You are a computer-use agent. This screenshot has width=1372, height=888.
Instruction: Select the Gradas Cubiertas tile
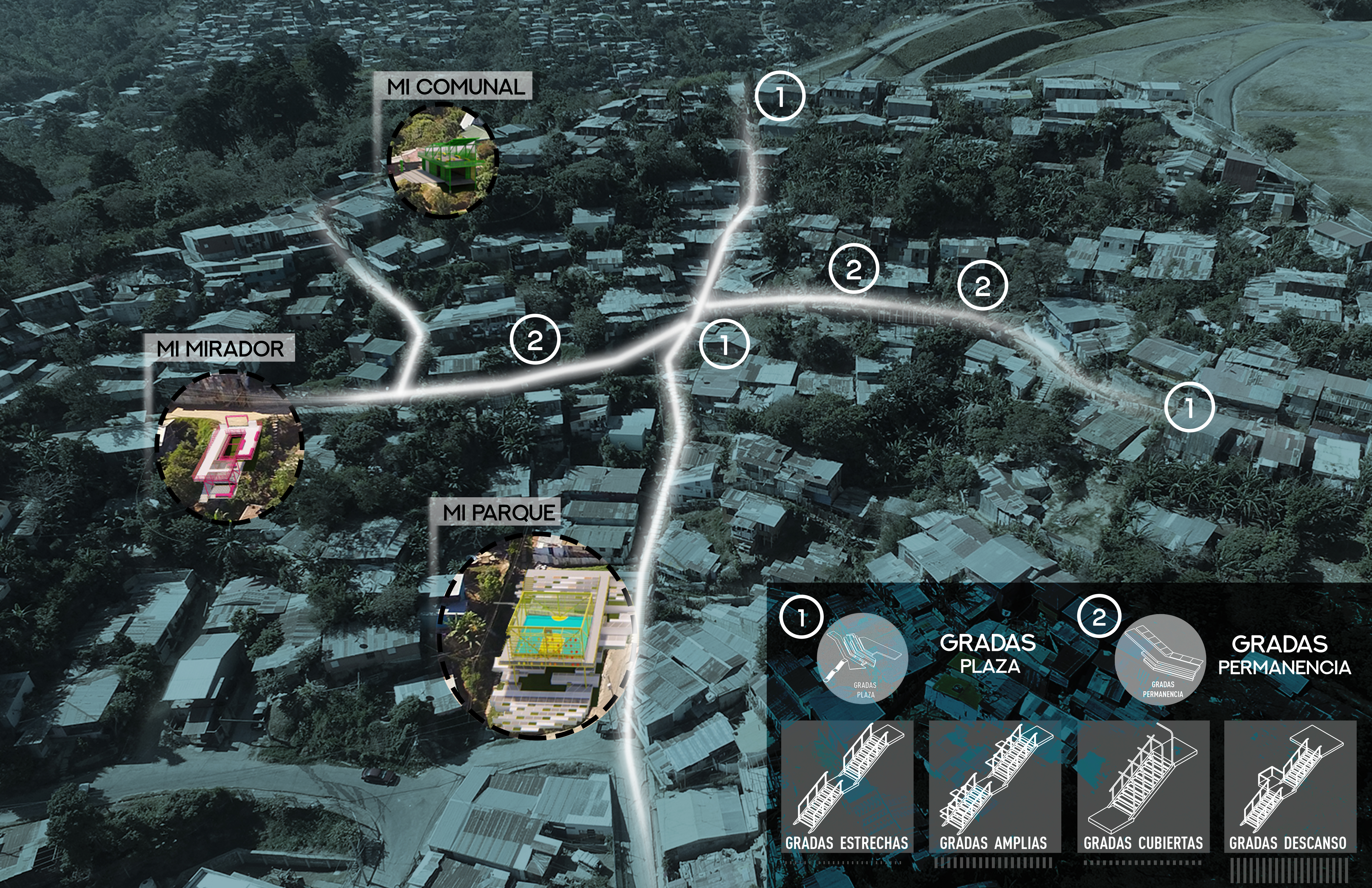click(1143, 787)
